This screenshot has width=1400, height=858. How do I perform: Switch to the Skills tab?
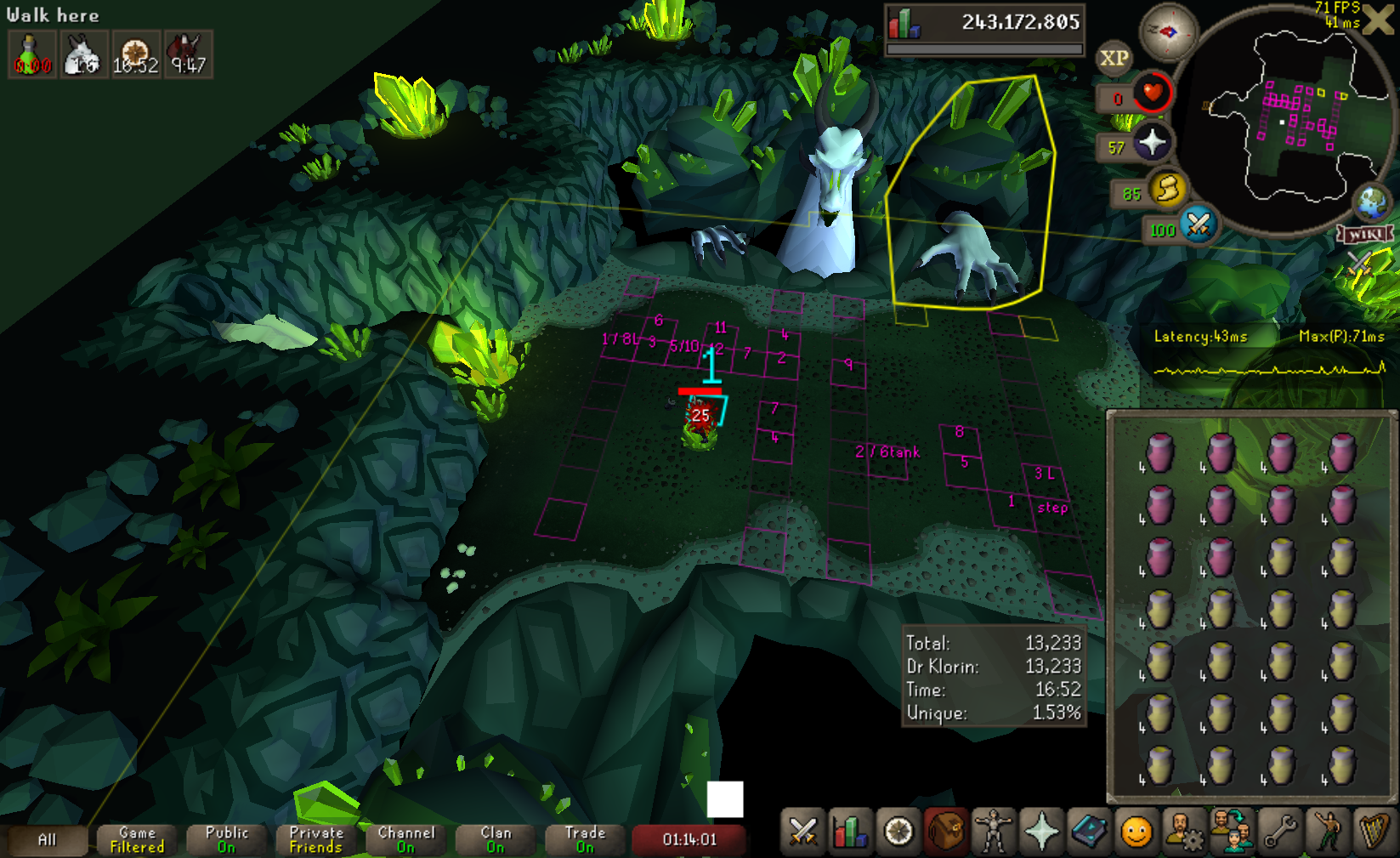click(x=850, y=832)
